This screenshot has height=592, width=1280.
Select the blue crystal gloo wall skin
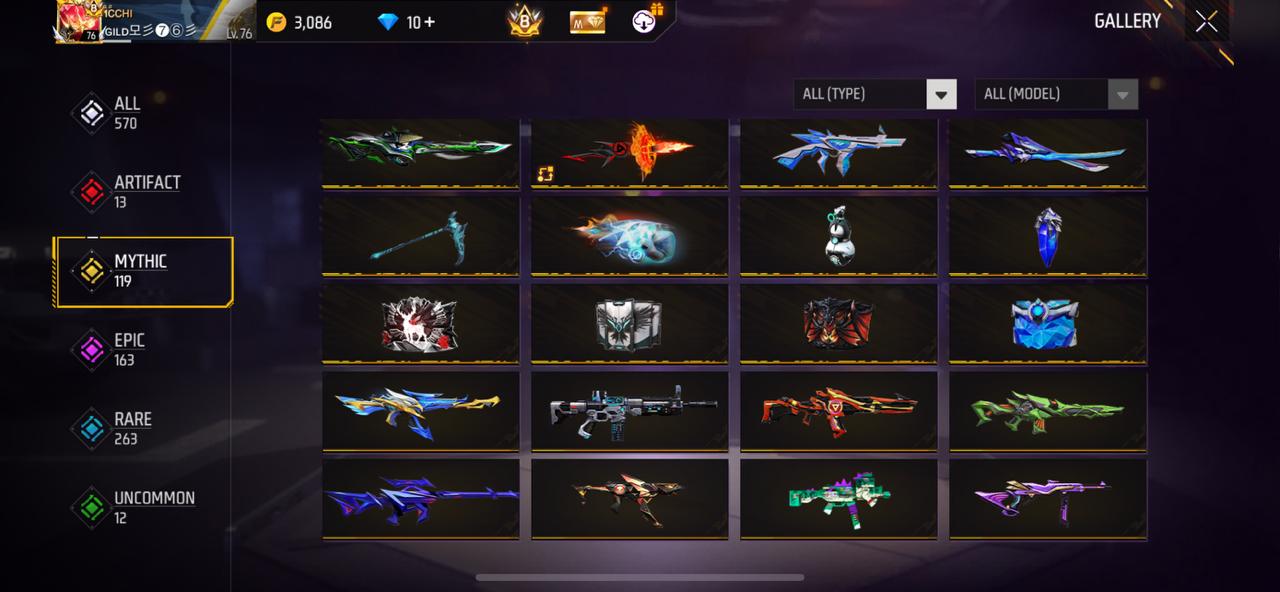click(x=1047, y=236)
